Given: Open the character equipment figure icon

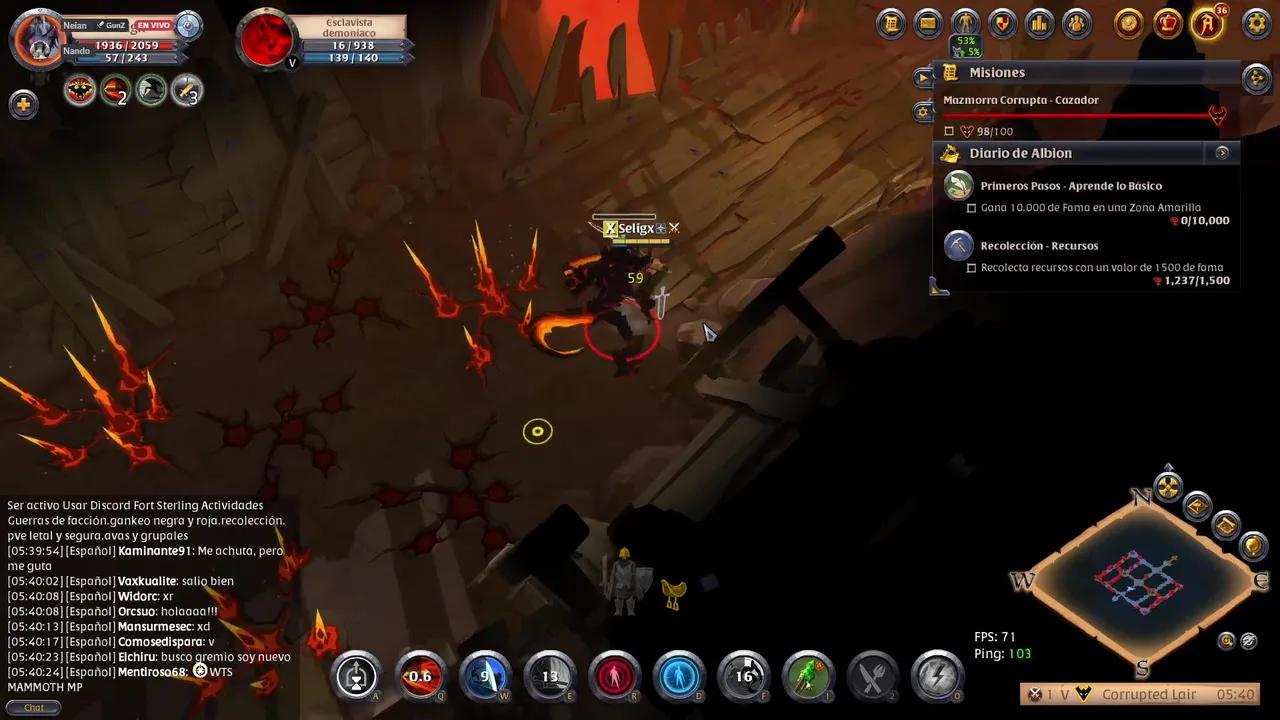Looking at the screenshot, I should coord(965,23).
